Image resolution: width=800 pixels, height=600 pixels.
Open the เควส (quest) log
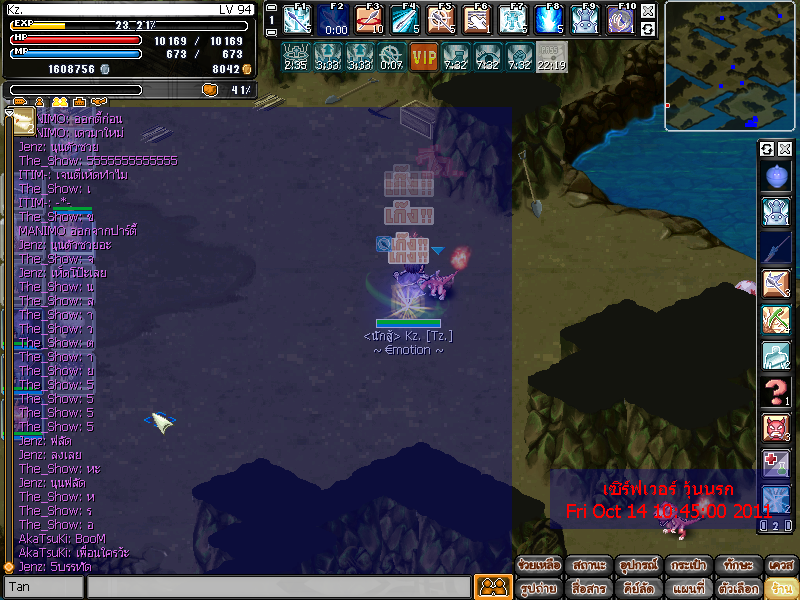point(781,564)
